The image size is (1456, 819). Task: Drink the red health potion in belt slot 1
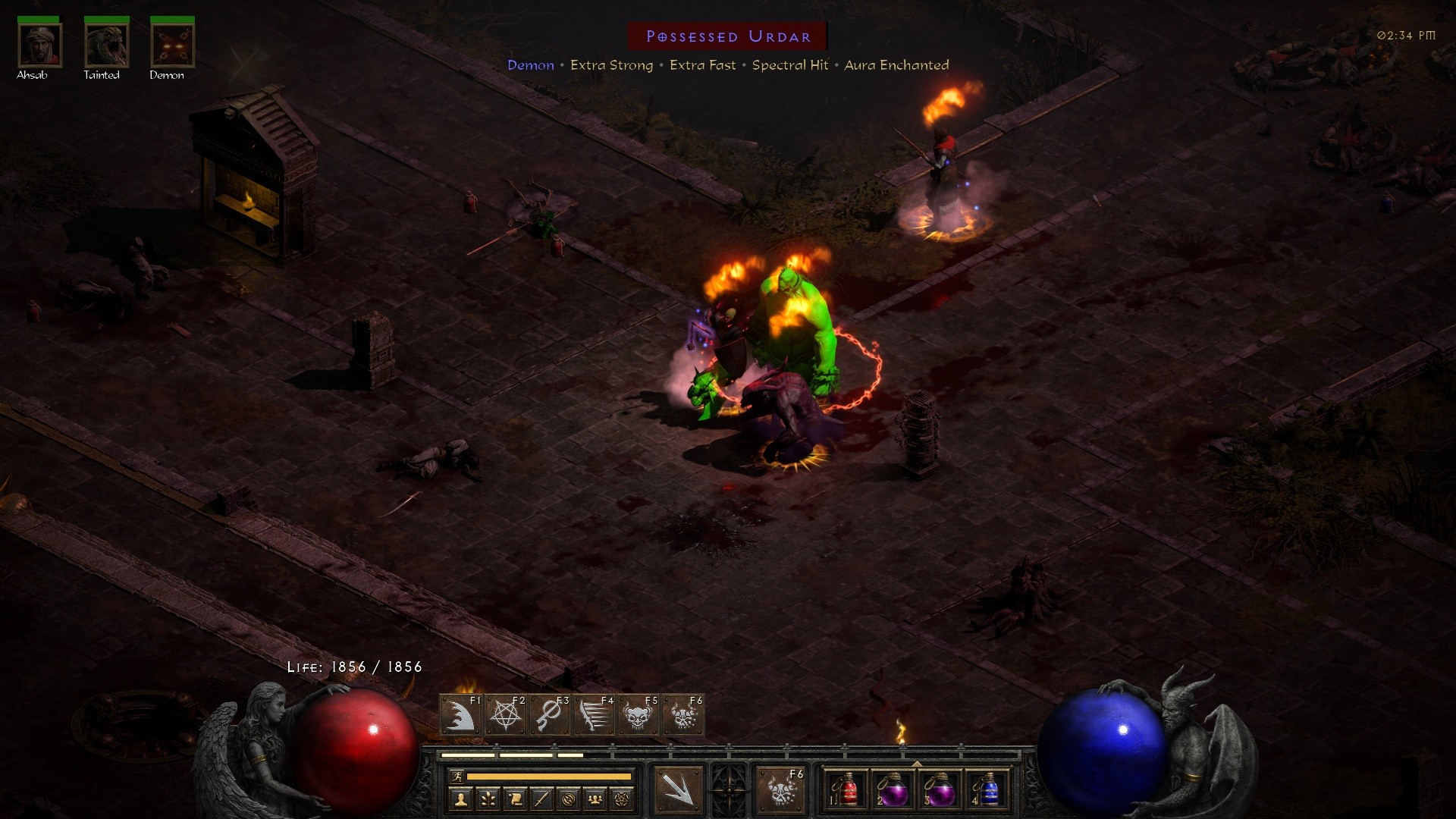844,791
